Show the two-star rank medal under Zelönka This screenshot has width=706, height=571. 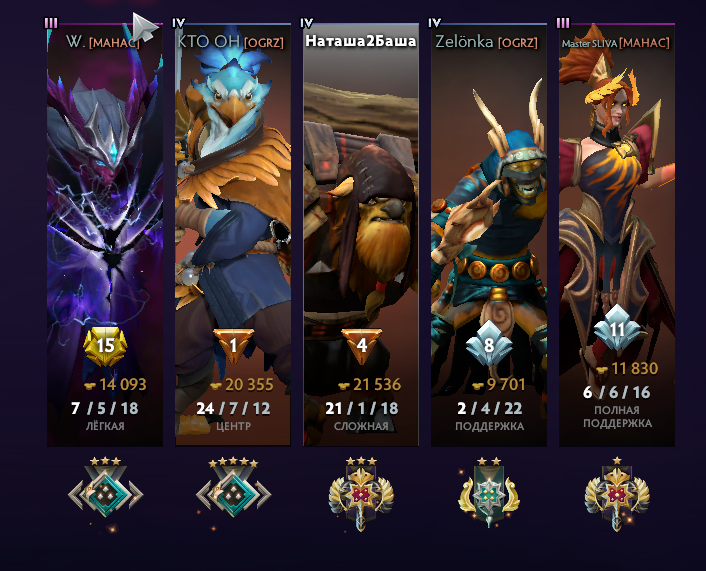488,492
